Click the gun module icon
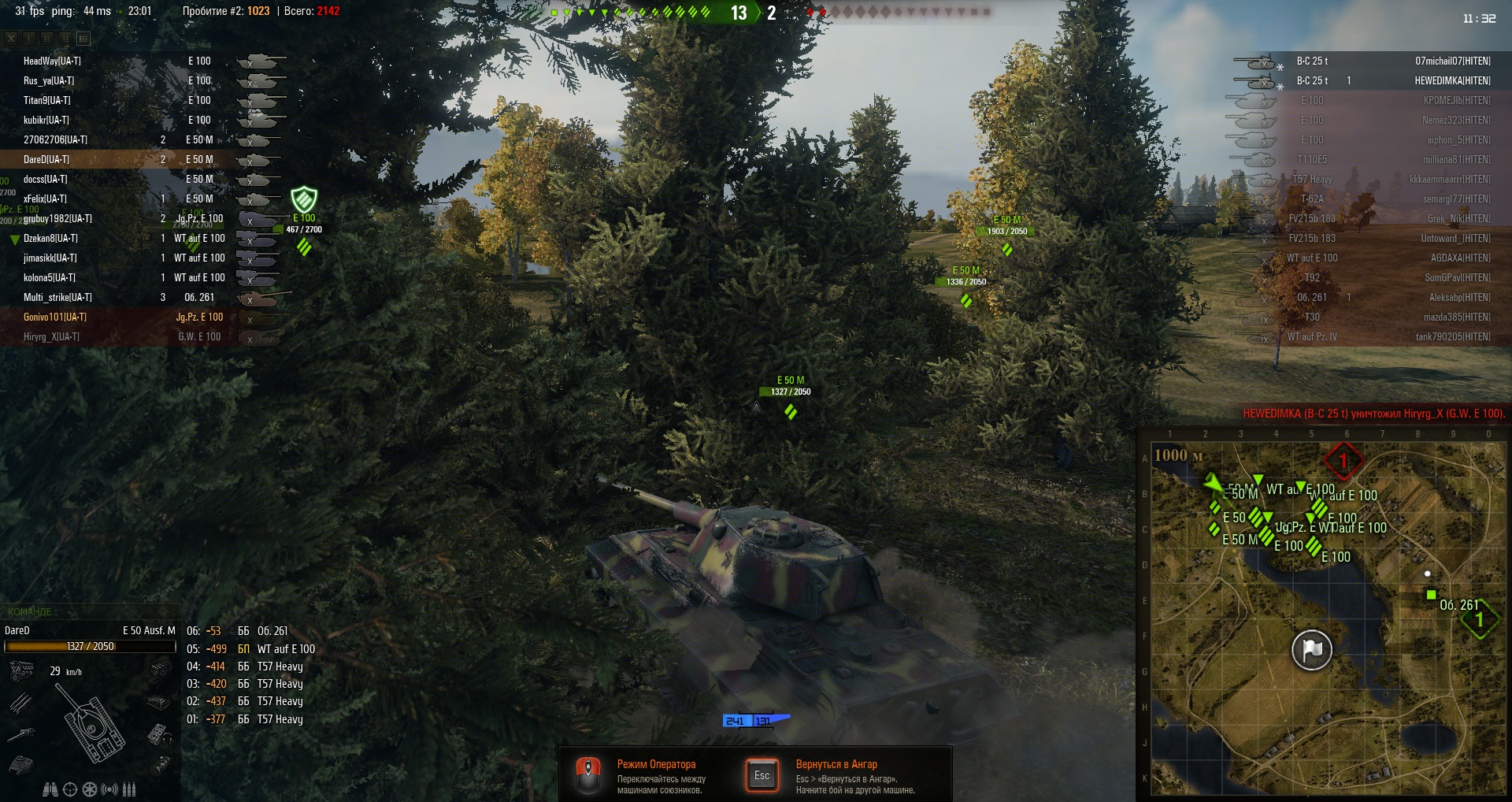The image size is (1512, 802). tap(21, 734)
